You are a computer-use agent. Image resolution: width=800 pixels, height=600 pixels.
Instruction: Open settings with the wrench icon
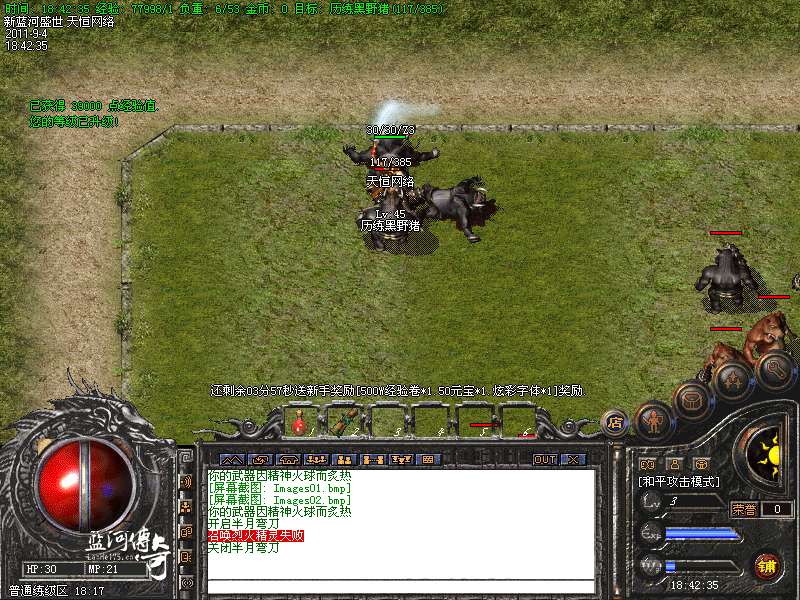(776, 368)
